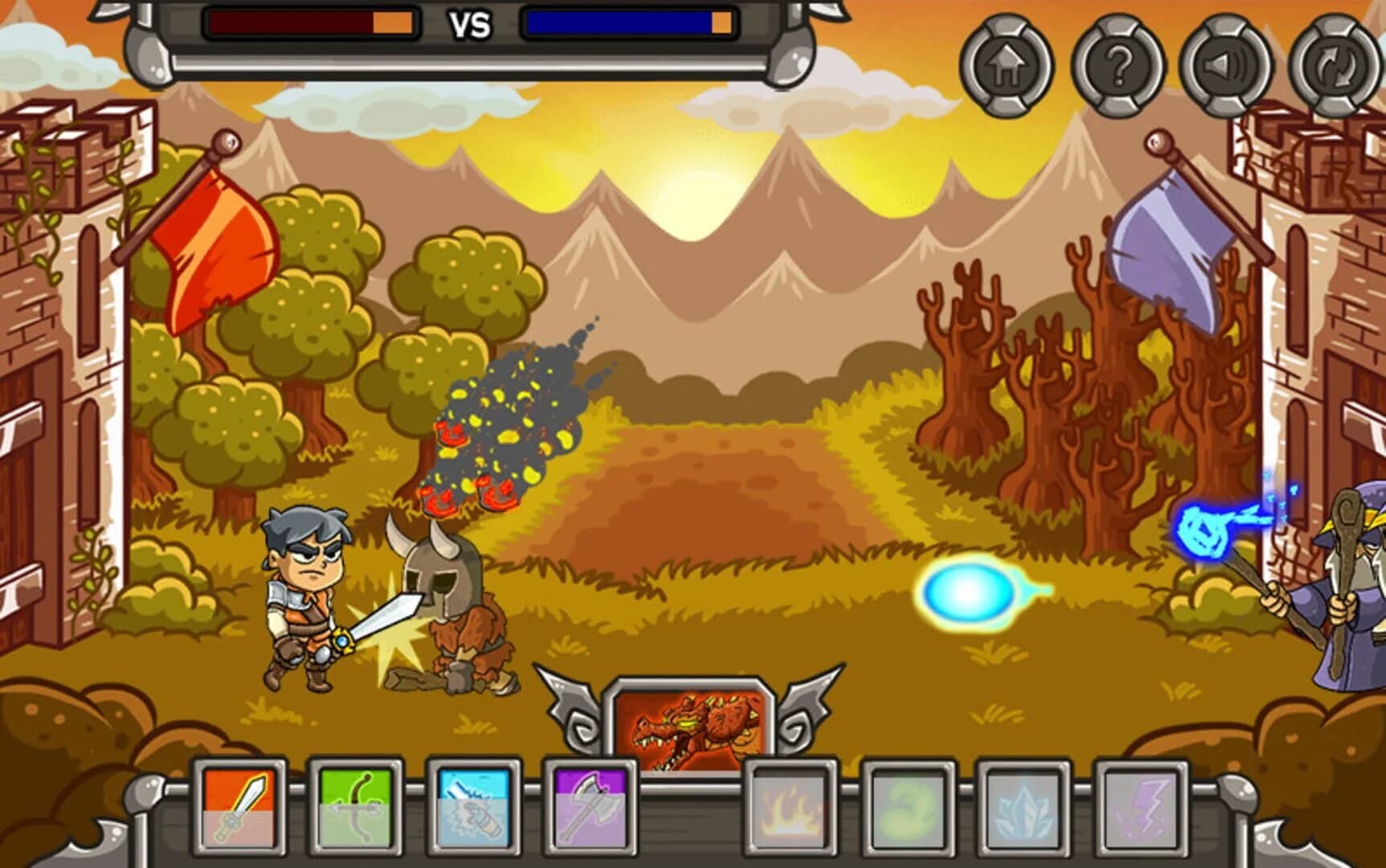Screen dimensions: 1386x868
Task: Mute the game sound
Action: click(x=1224, y=68)
